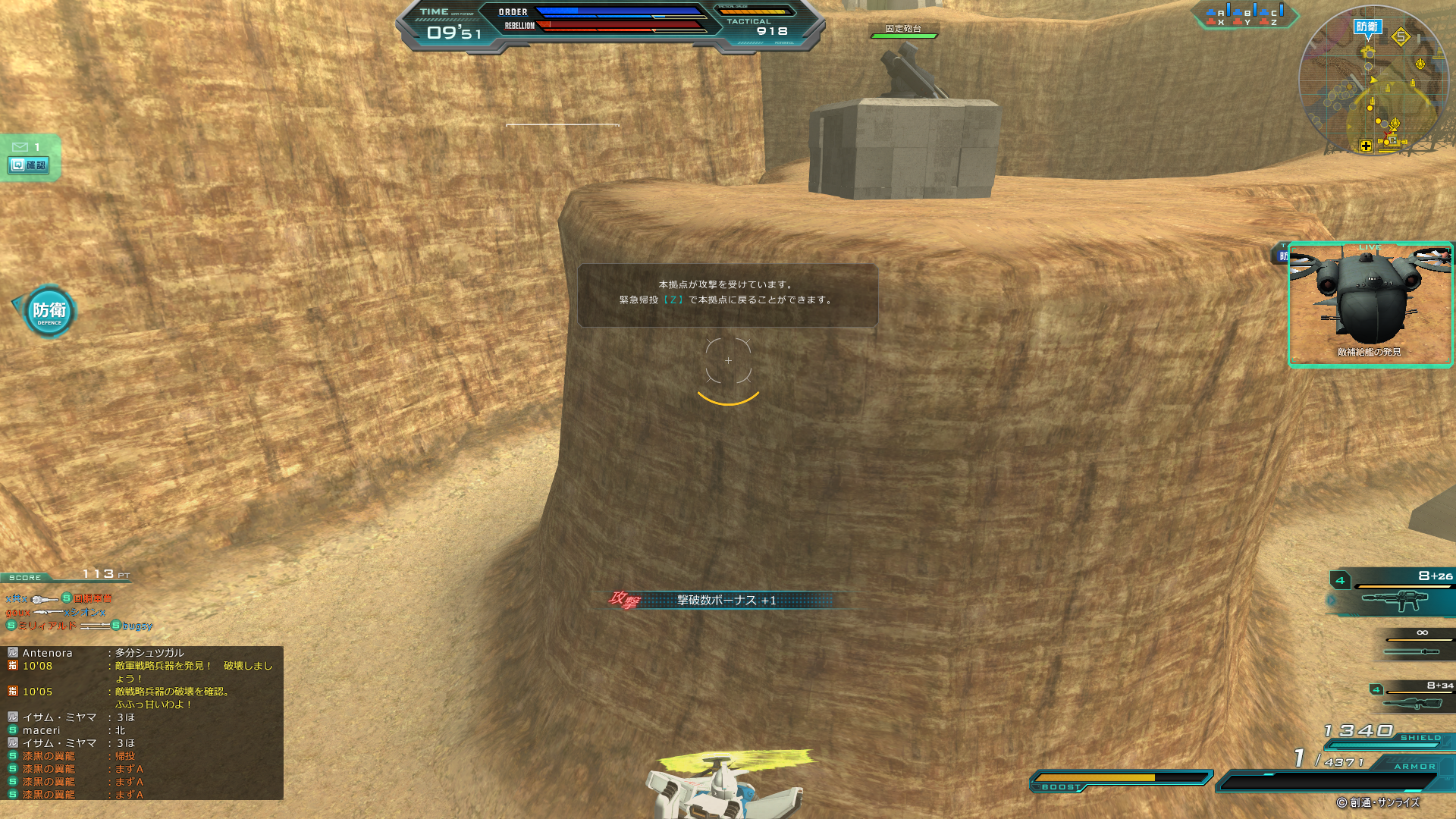The image size is (1456, 819).
Task: View the live enemy supply ship feed
Action: pos(1370,304)
